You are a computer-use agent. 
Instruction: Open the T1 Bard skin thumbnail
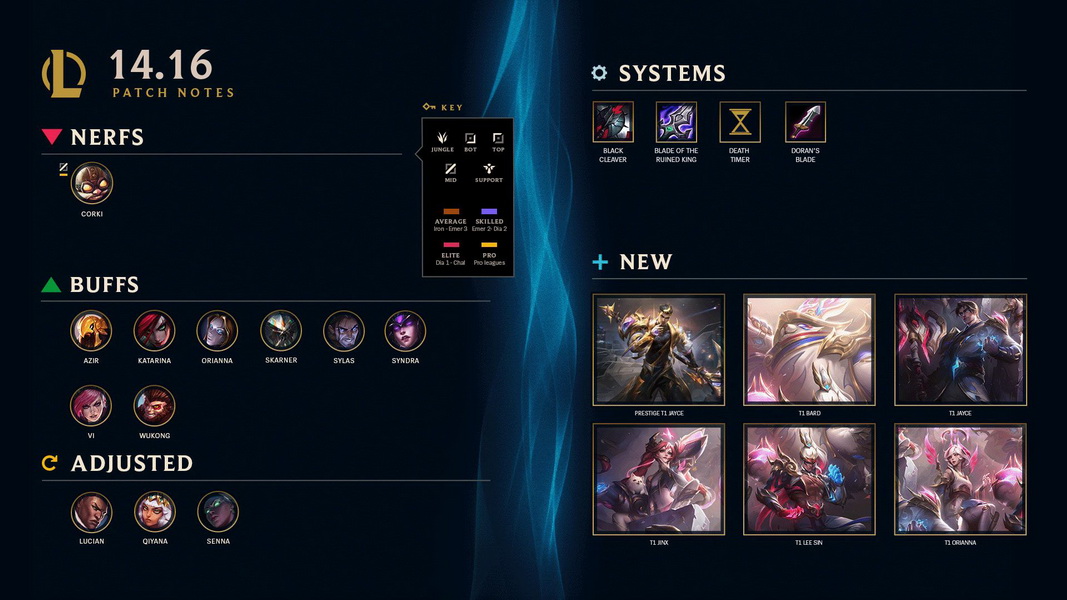tap(809, 350)
